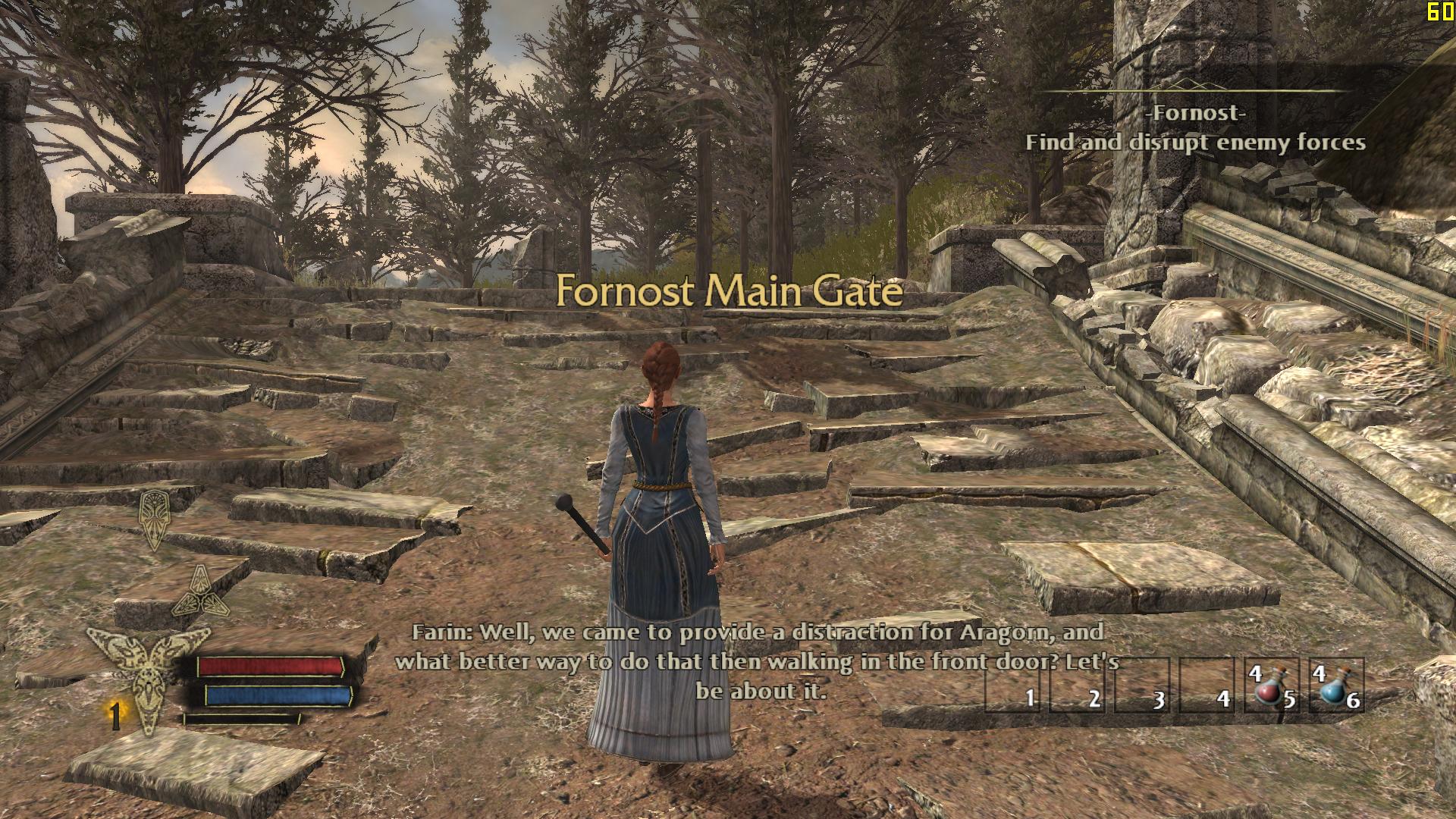Use the red health potion in slot 5

pyautogui.click(x=1271, y=686)
